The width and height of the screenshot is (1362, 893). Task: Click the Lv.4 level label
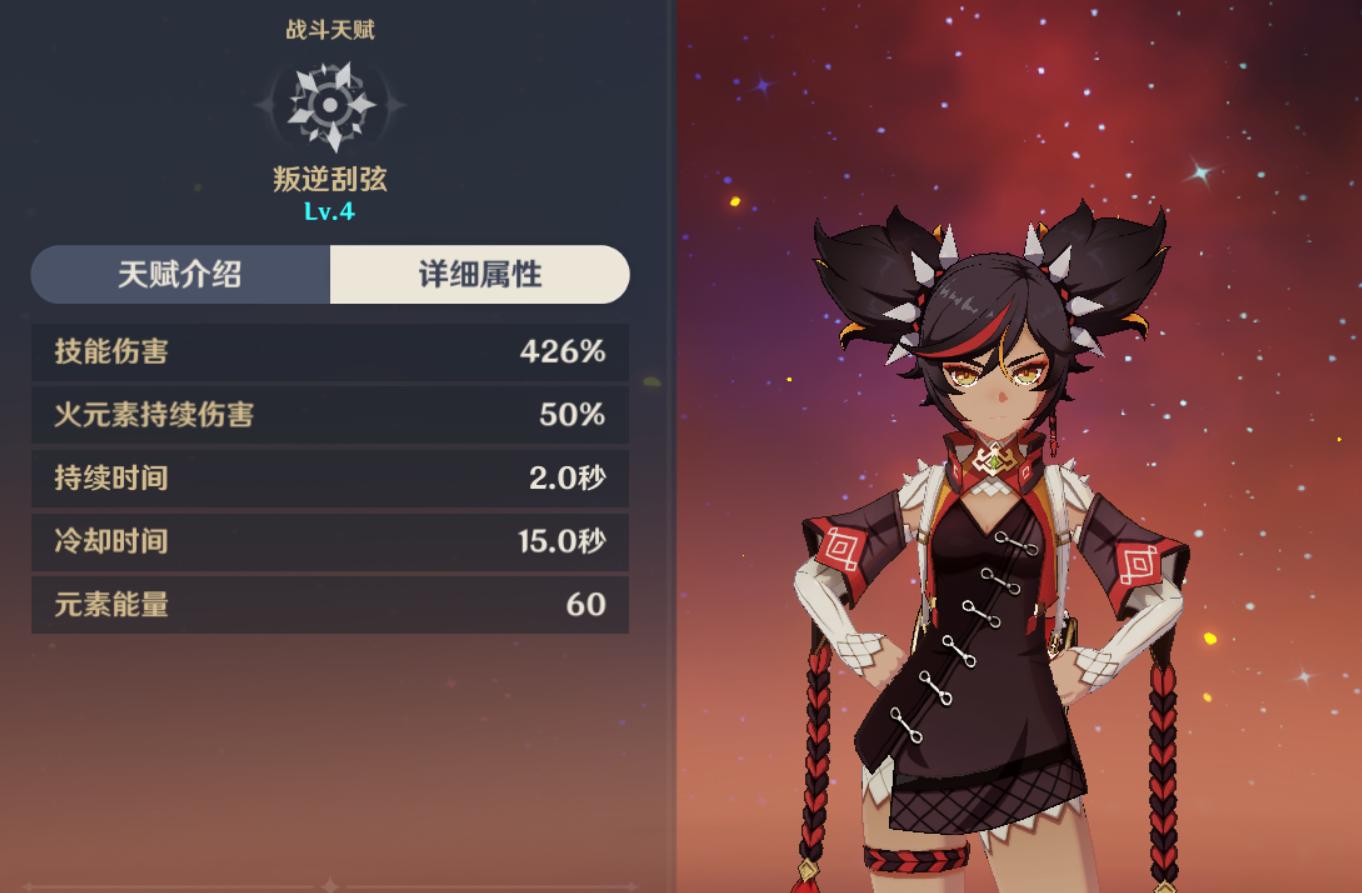330,211
